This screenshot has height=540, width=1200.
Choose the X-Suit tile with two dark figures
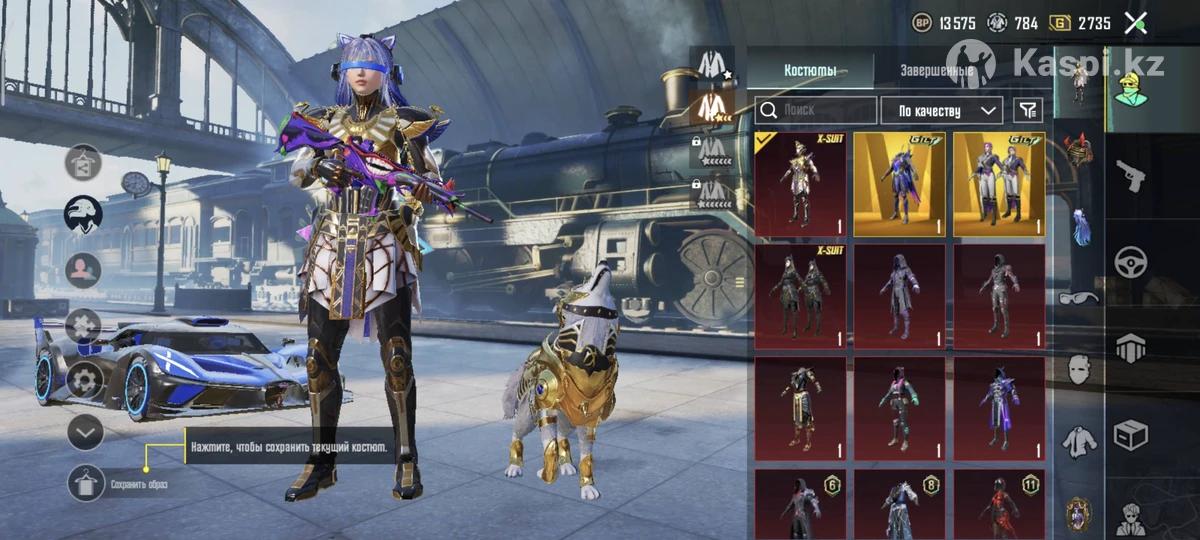pyautogui.click(x=800, y=295)
